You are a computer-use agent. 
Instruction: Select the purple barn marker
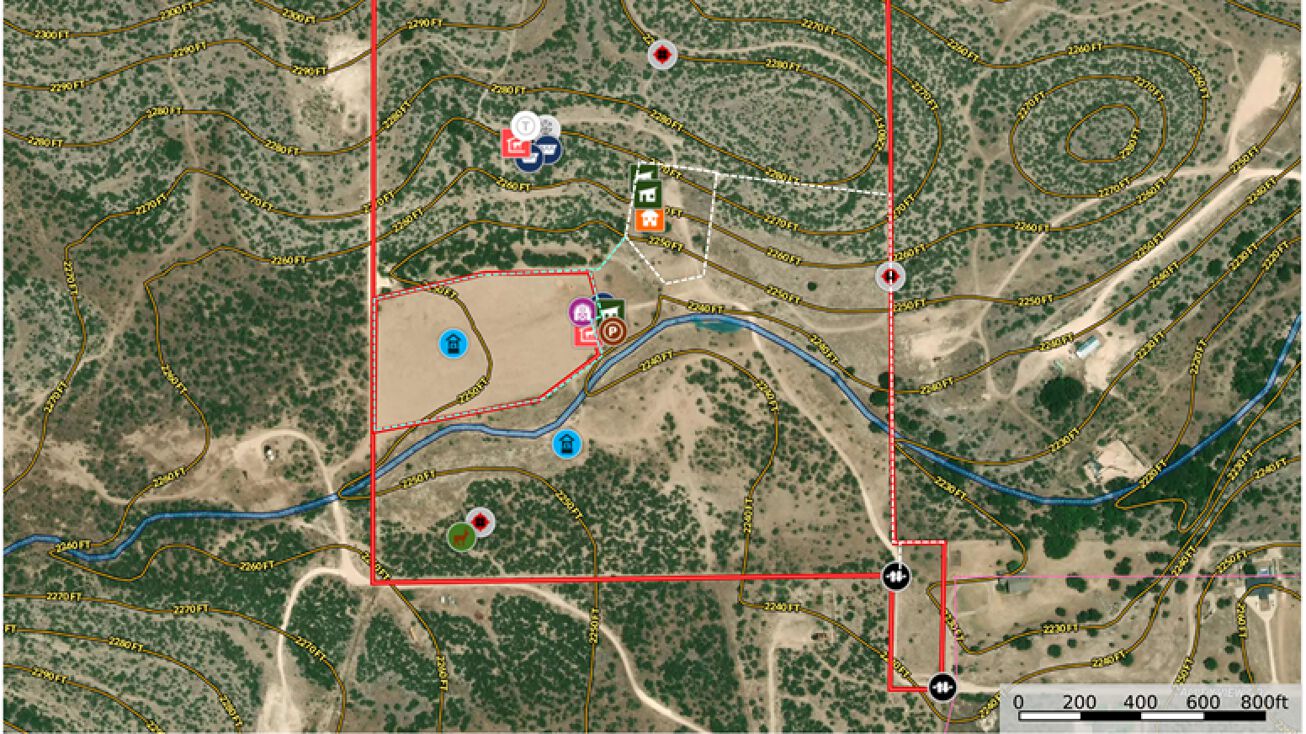(x=582, y=312)
